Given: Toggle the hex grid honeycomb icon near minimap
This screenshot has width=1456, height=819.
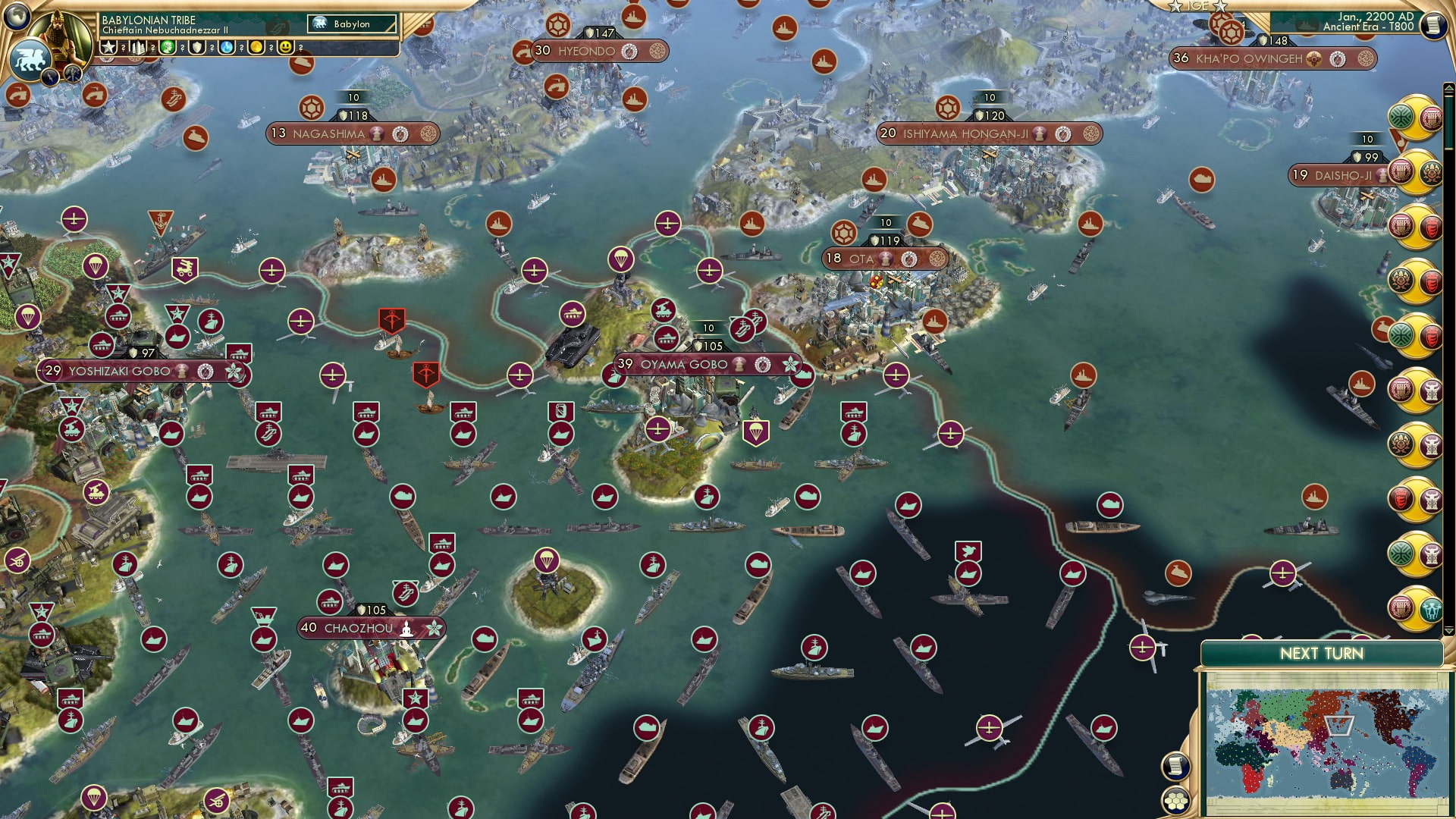Looking at the screenshot, I should (1175, 801).
